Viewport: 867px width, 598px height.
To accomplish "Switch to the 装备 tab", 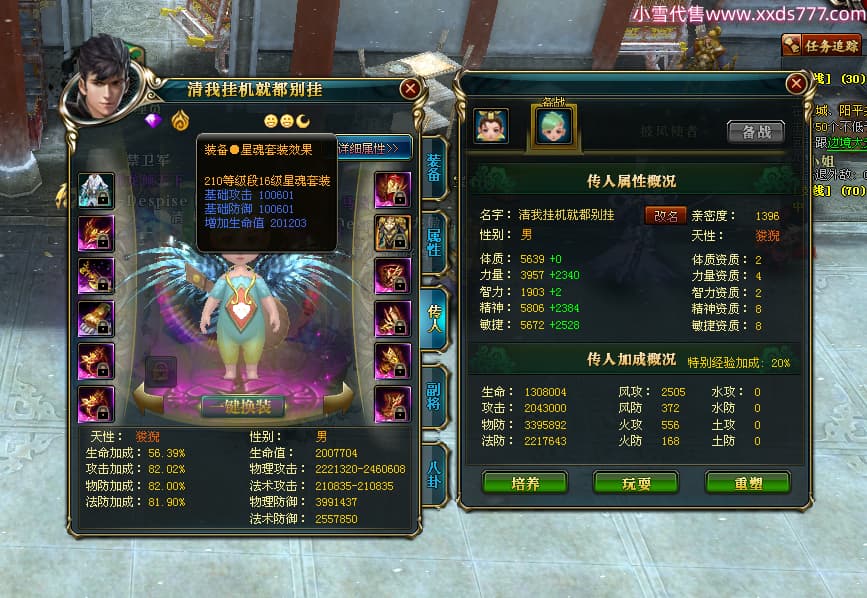I will pyautogui.click(x=434, y=168).
